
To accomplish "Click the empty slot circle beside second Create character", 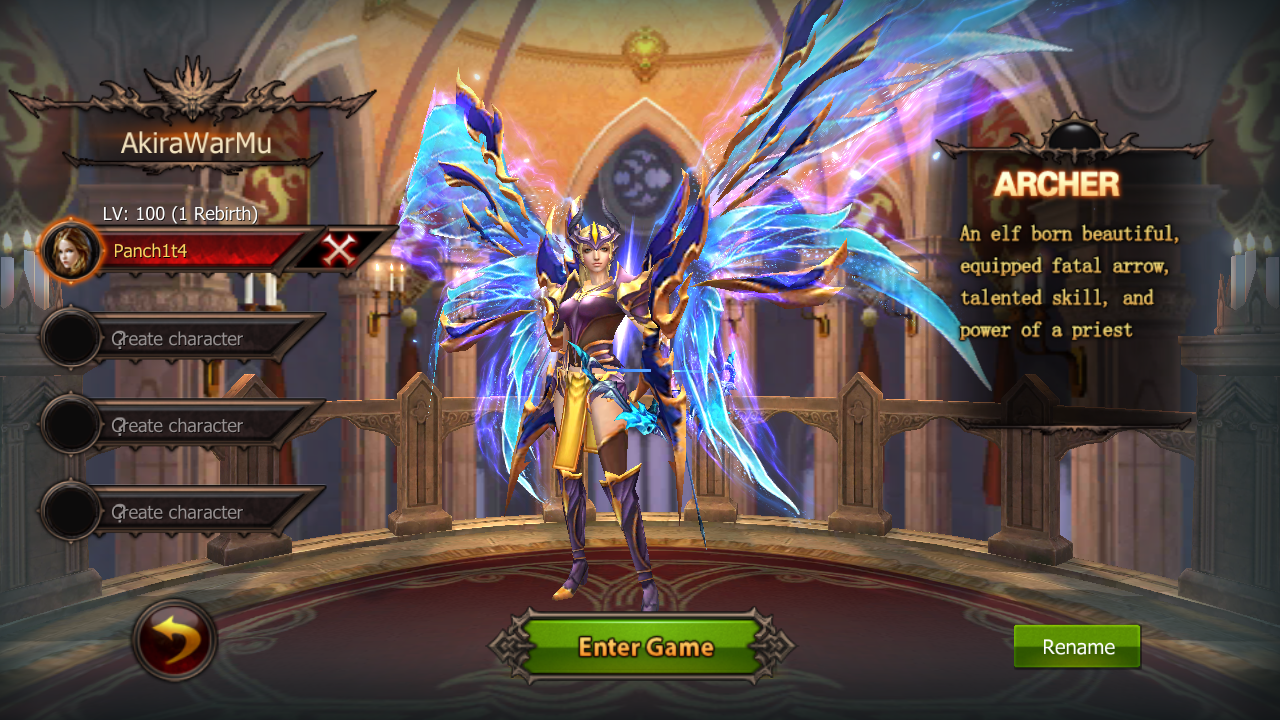I will tap(70, 425).
